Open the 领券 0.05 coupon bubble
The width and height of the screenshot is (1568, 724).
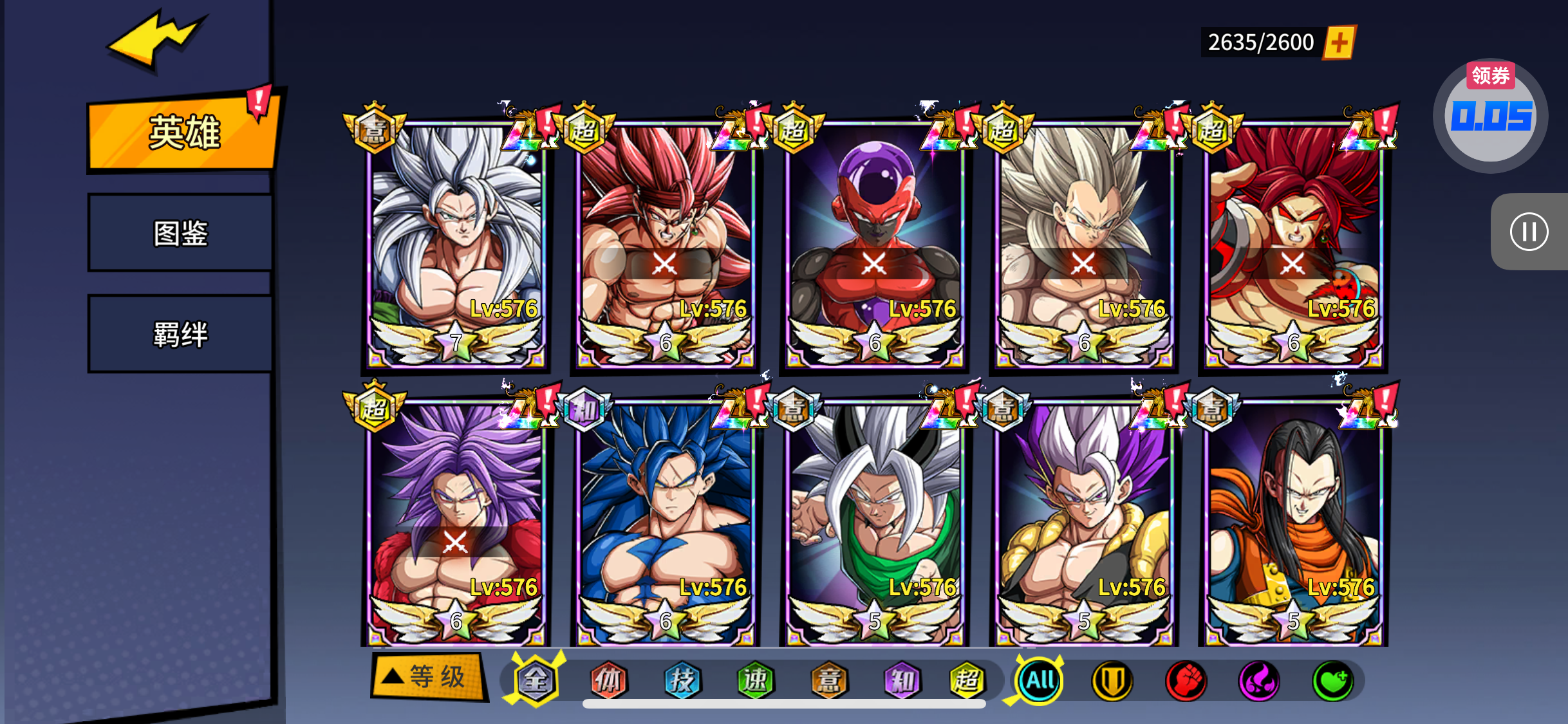pyautogui.click(x=1490, y=116)
